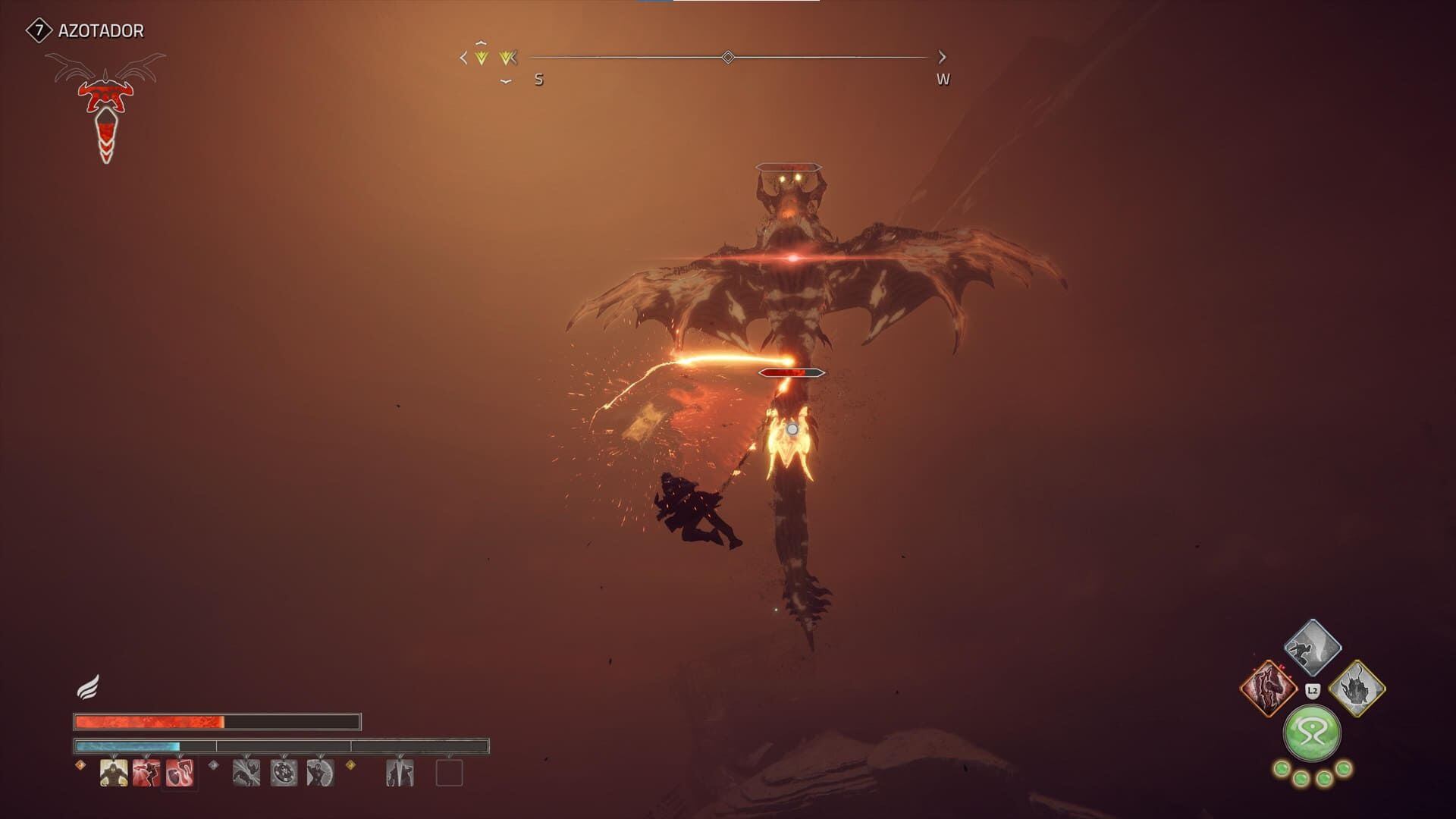
Task: Trigger the red shield and axe ability
Action: pyautogui.click(x=180, y=773)
